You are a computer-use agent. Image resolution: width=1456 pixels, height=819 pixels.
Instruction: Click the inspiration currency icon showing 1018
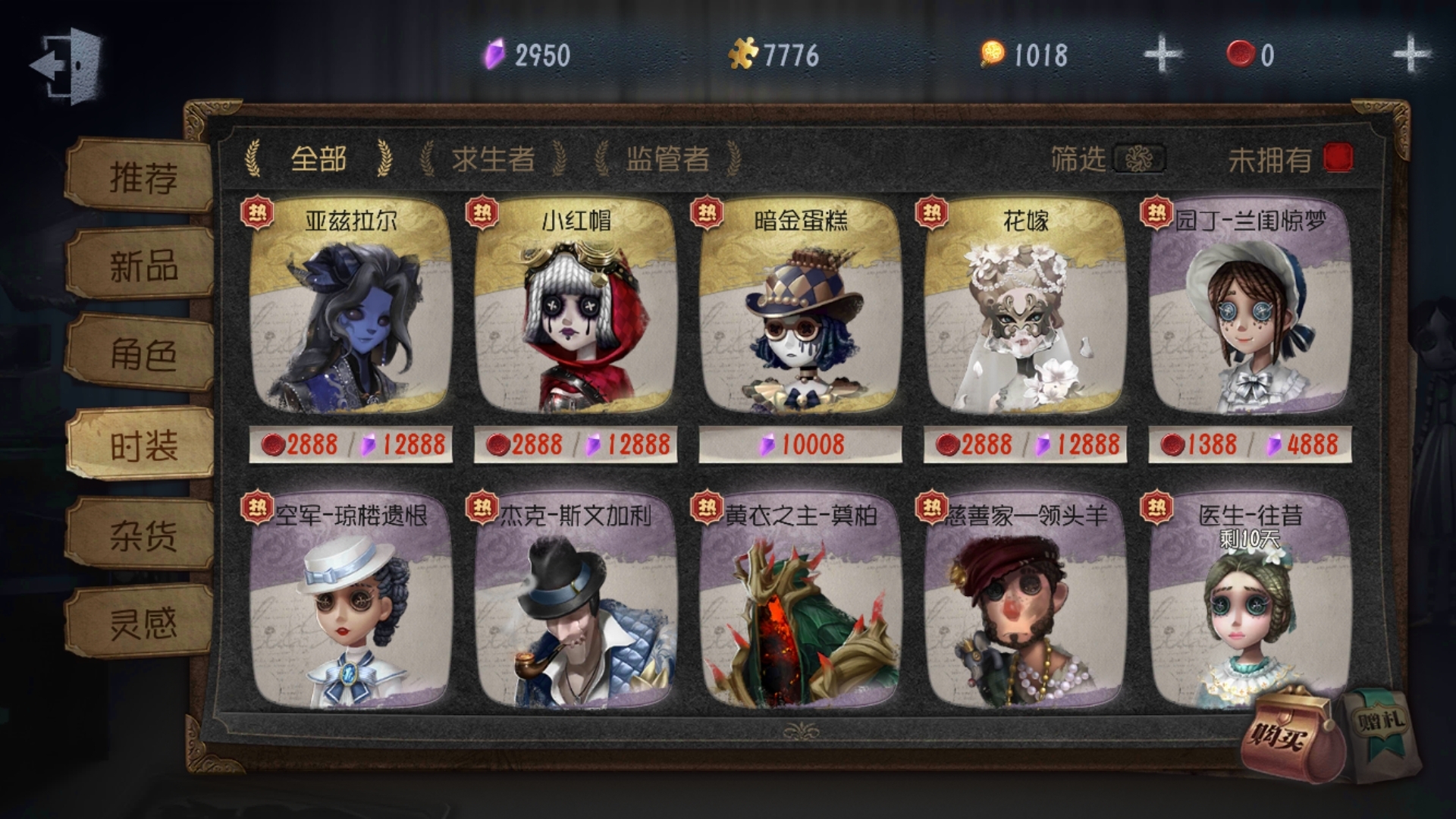[x=993, y=52]
